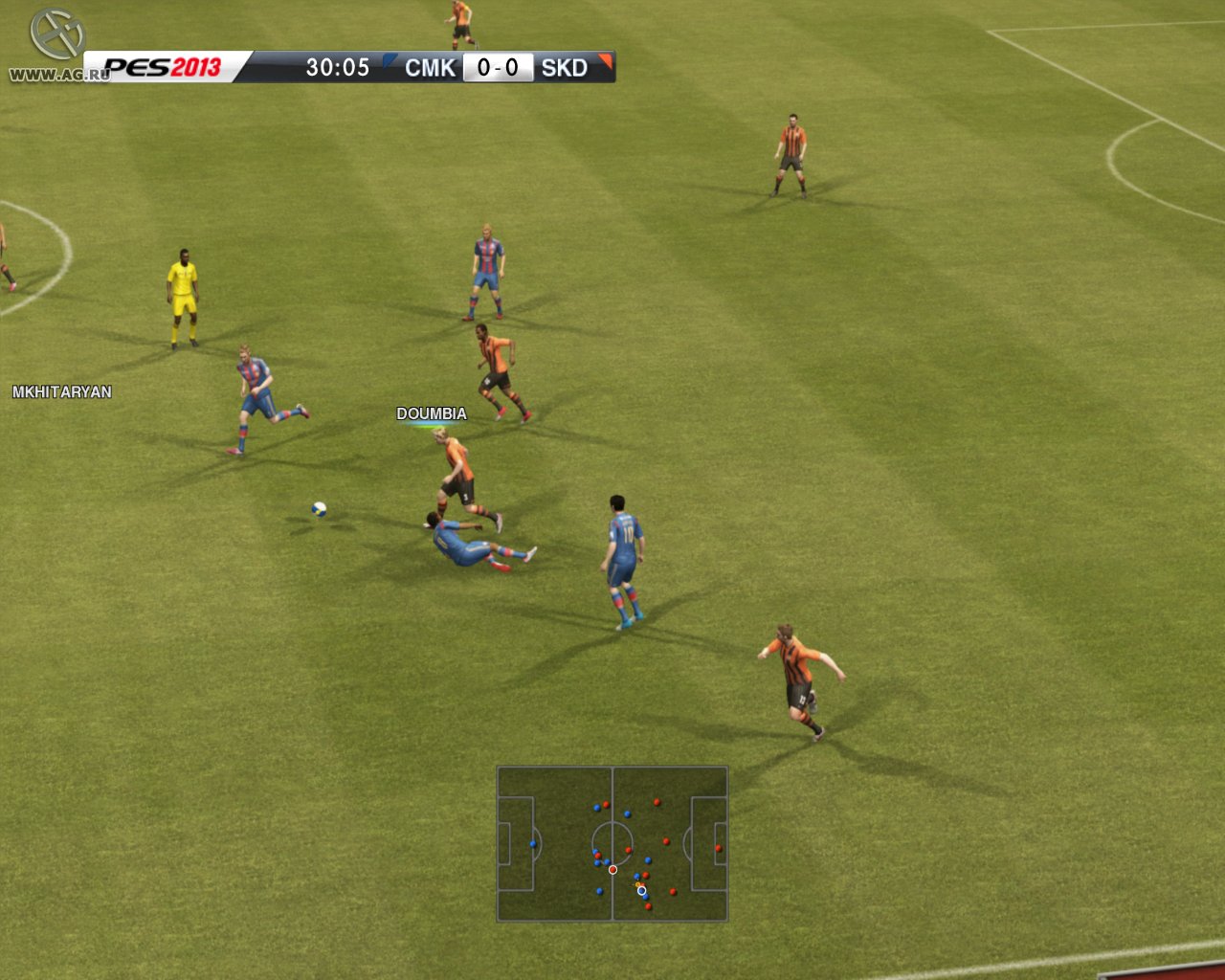Click the pitch radar minimap

(x=612, y=843)
